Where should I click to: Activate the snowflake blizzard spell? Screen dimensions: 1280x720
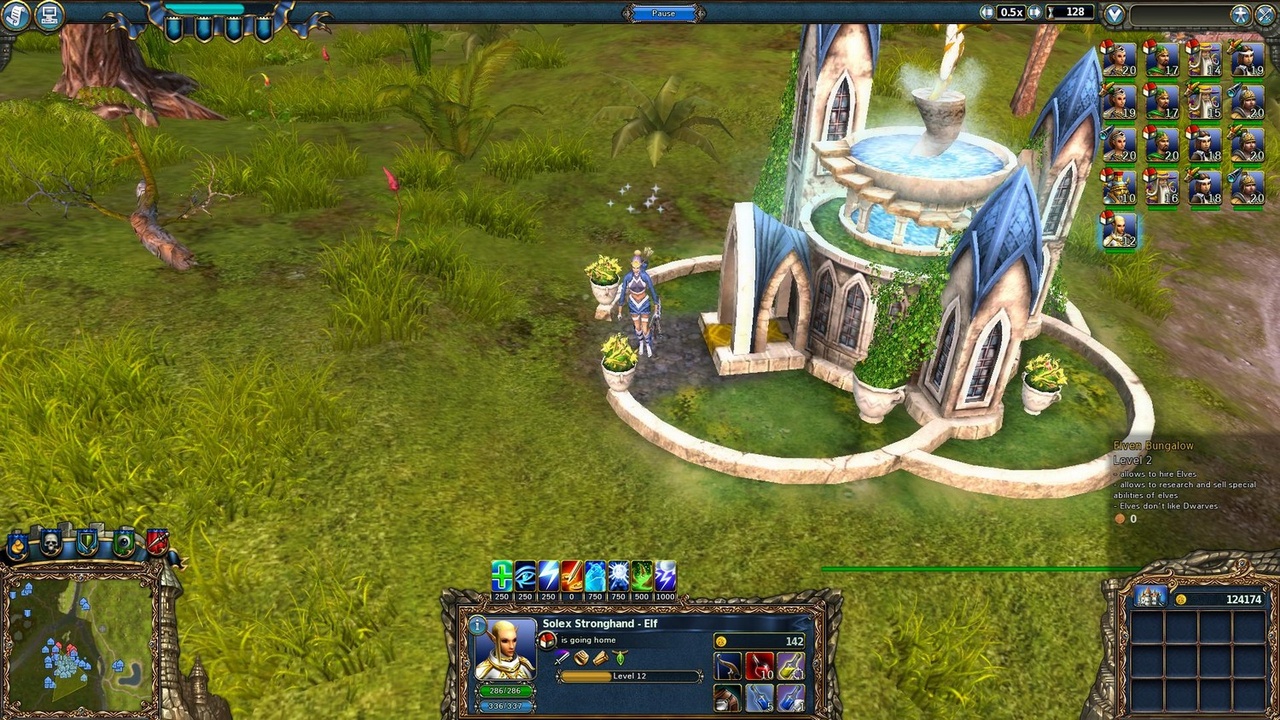click(x=617, y=575)
